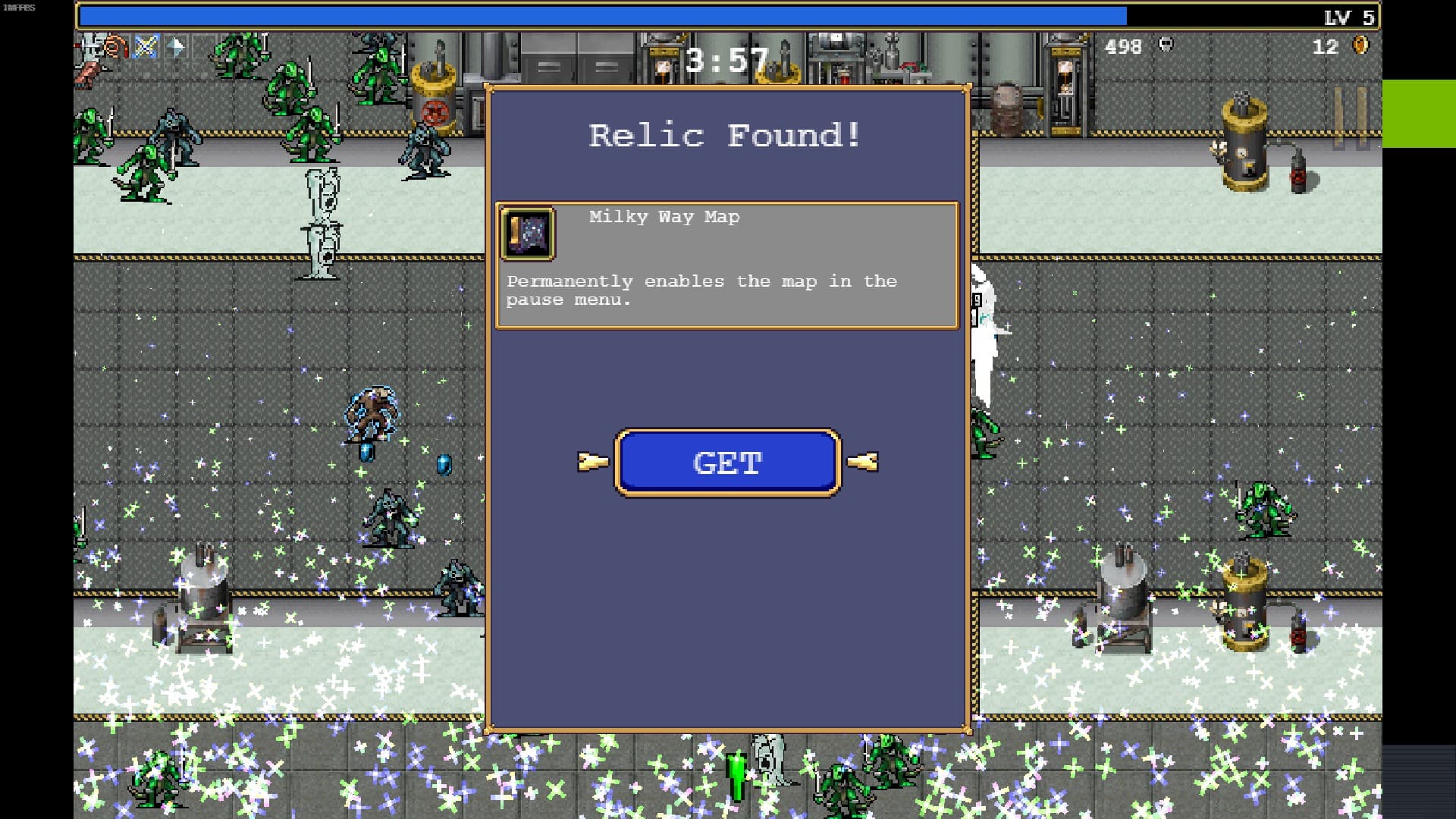
Task: Click the white diamond weapon icon
Action: pyautogui.click(x=175, y=47)
